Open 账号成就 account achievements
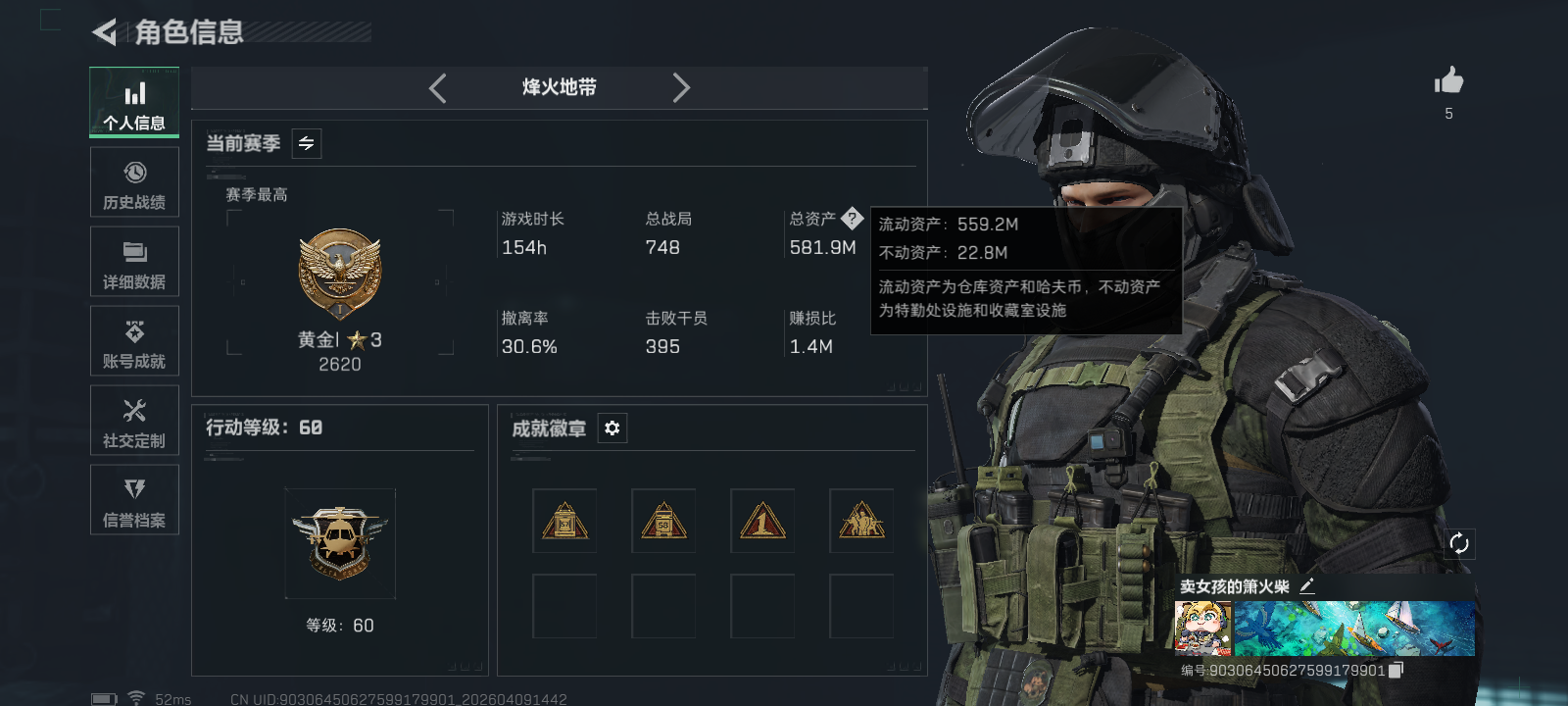 134,341
